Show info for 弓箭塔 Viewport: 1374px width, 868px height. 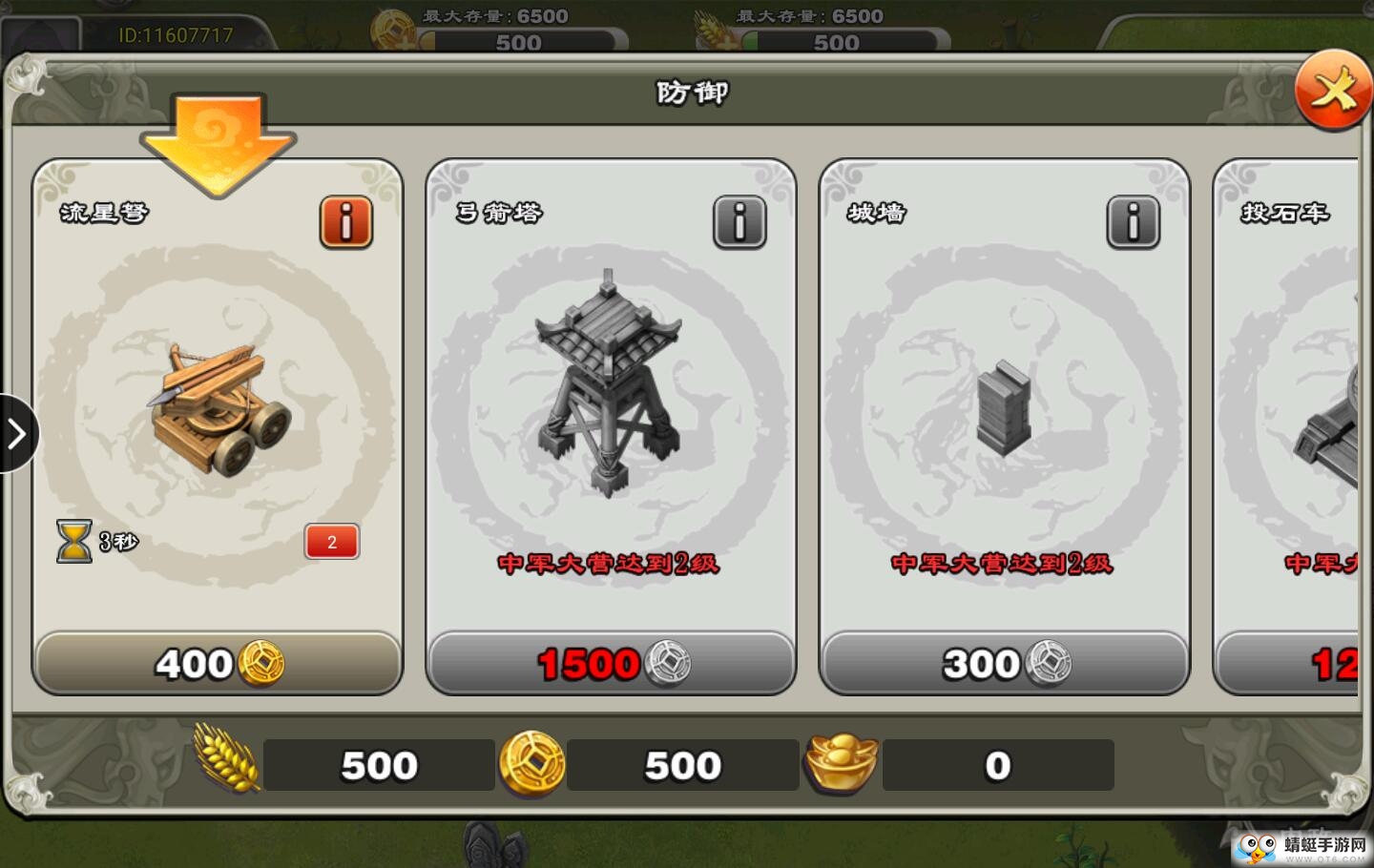[x=739, y=223]
